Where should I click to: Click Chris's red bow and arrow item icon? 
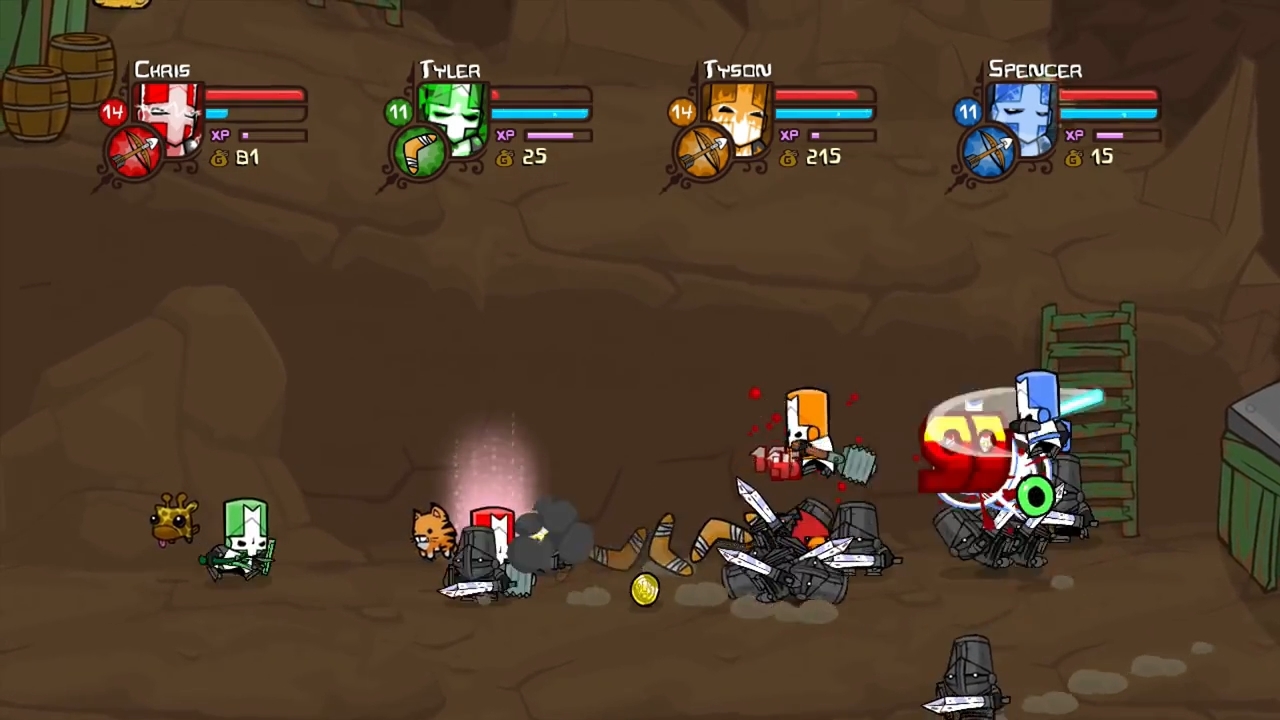coord(135,154)
